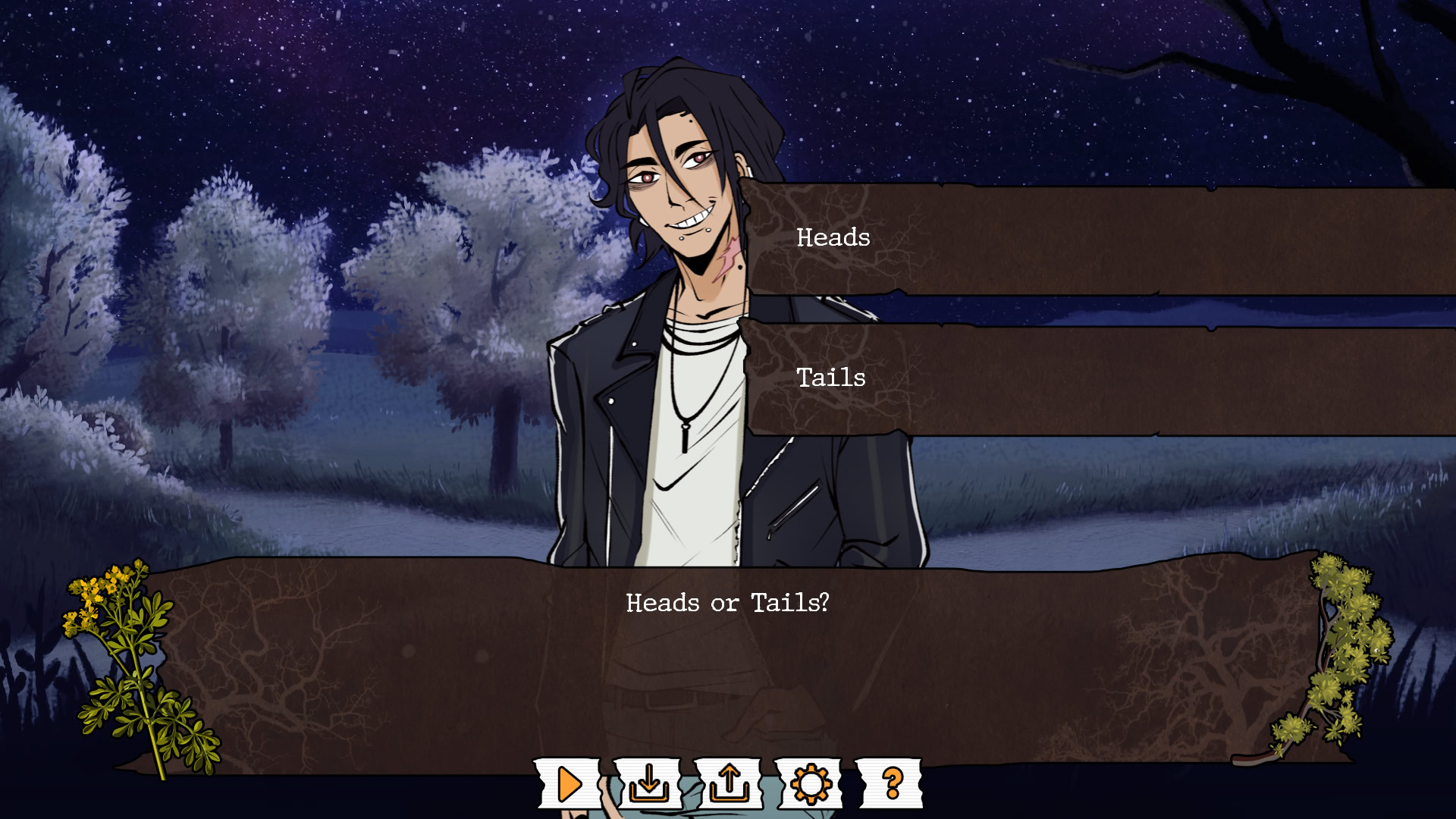Open the load game upload icon

pos(729,783)
